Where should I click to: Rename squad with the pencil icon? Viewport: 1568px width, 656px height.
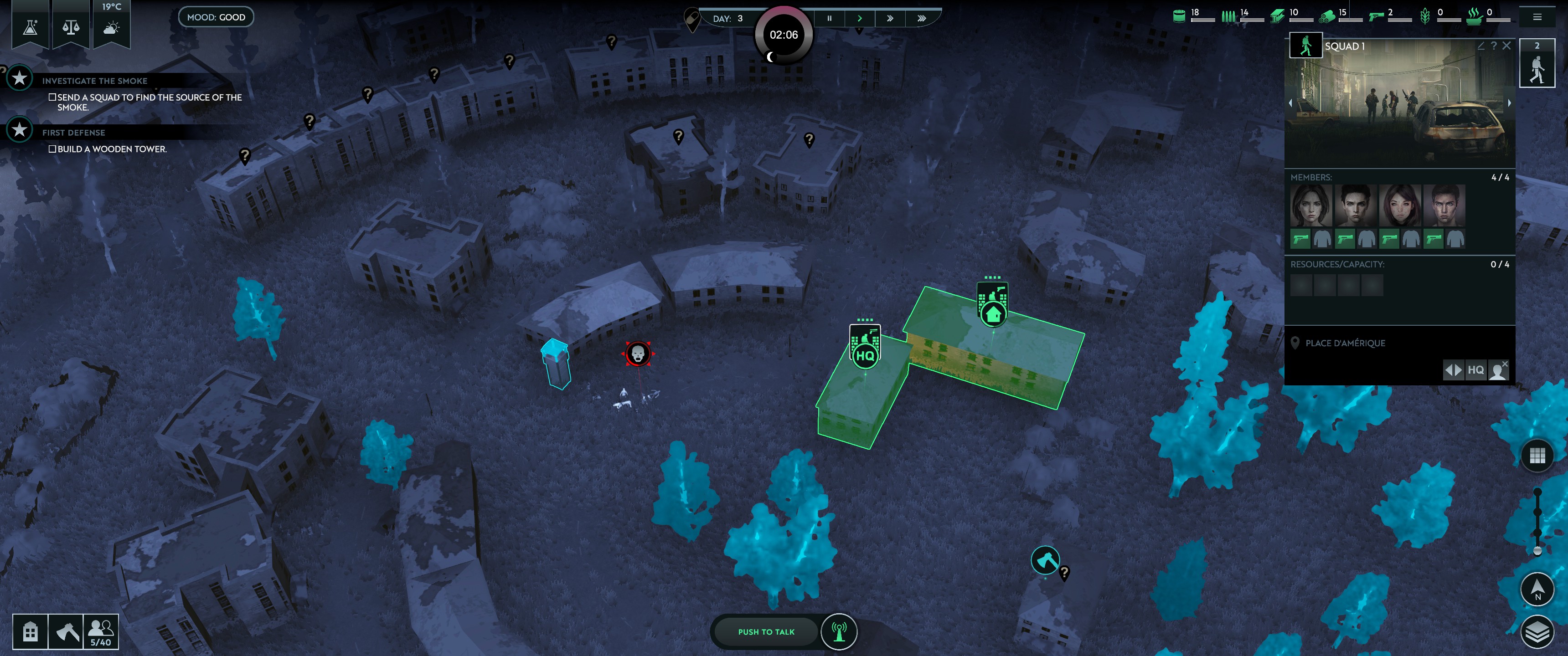point(1481,46)
